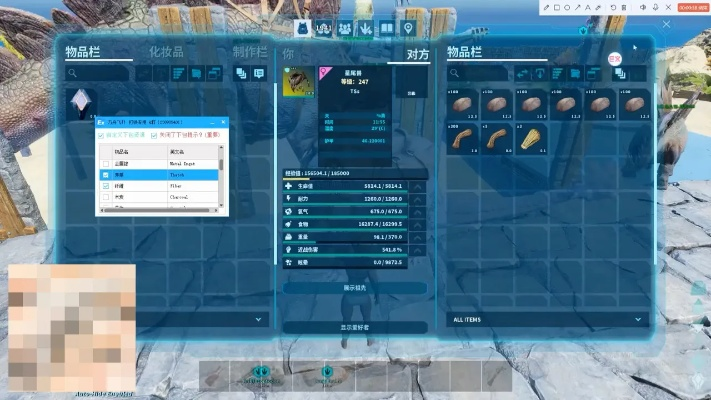The height and width of the screenshot is (400, 711).
Task: Select the crystal item in your inventory
Action: [80, 103]
